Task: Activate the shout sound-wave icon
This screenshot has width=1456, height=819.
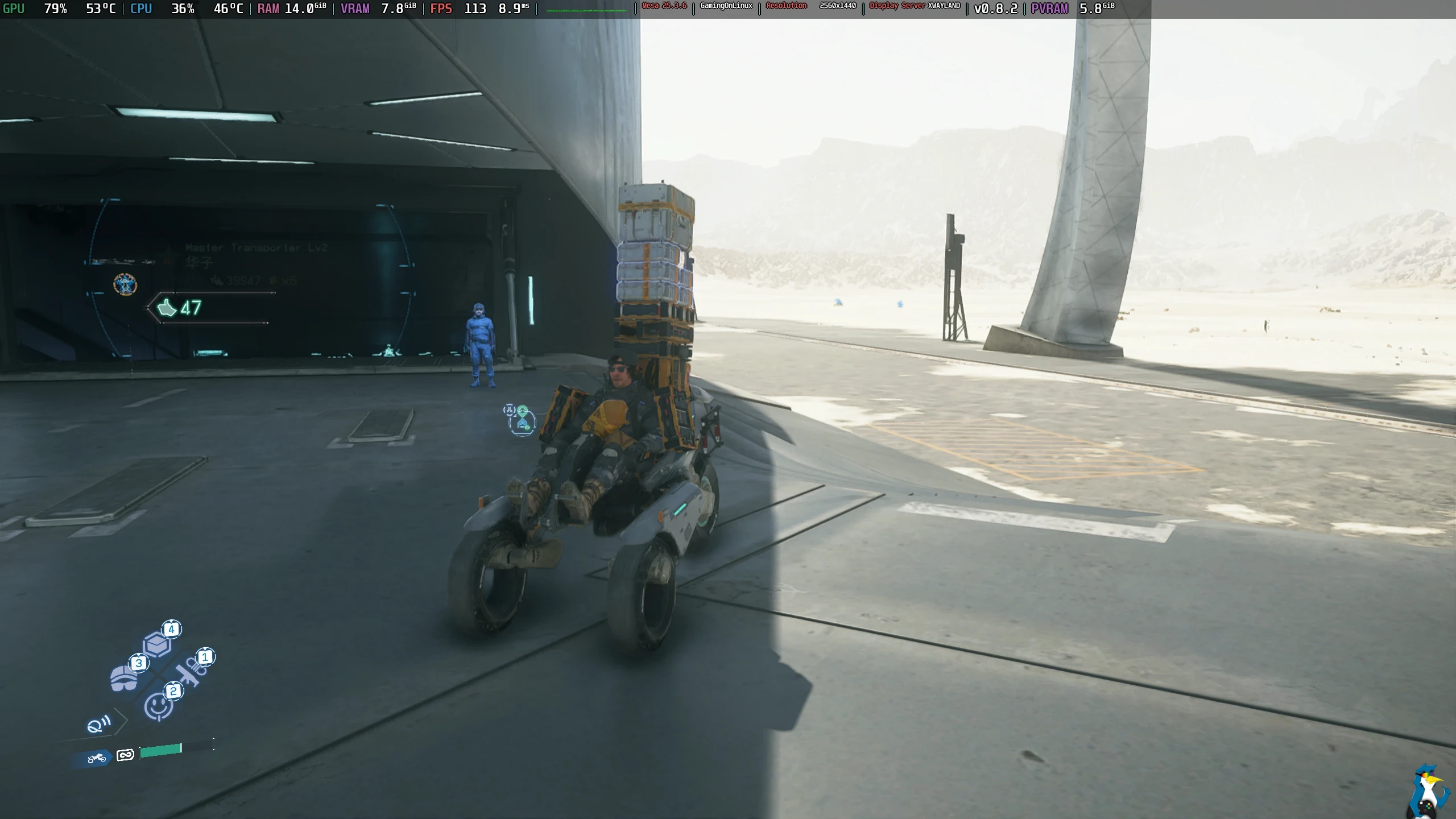Action: click(x=98, y=725)
